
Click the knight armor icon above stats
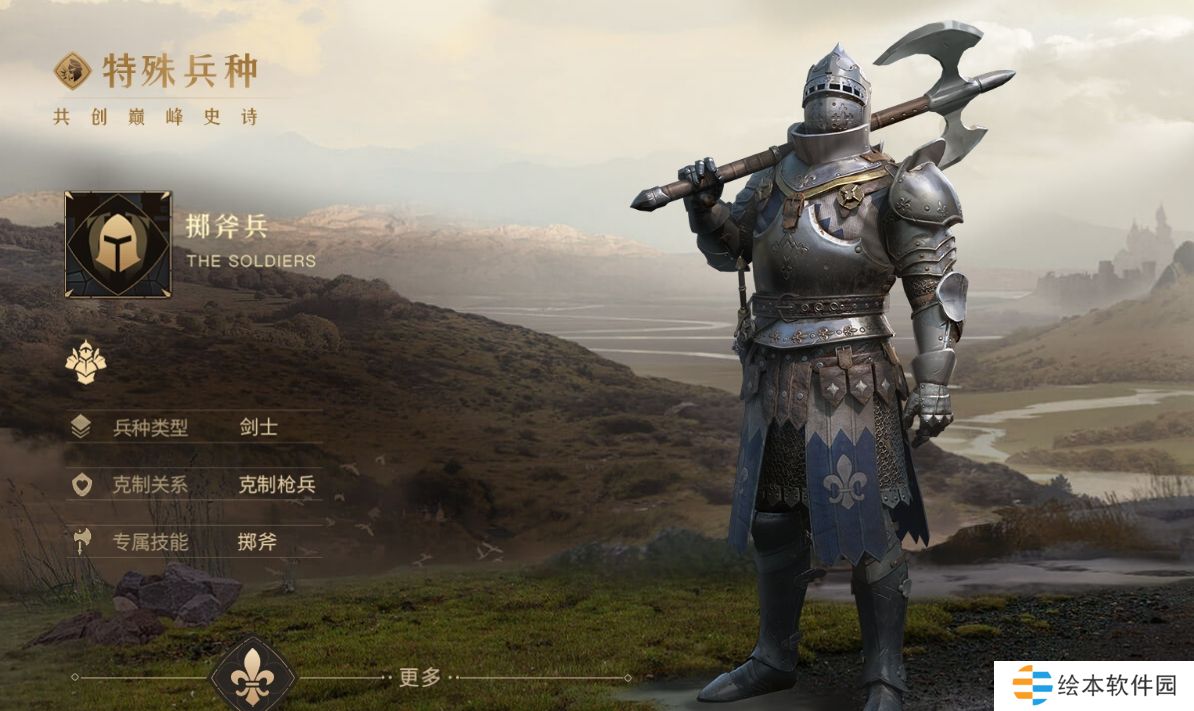pyautogui.click(x=86, y=362)
